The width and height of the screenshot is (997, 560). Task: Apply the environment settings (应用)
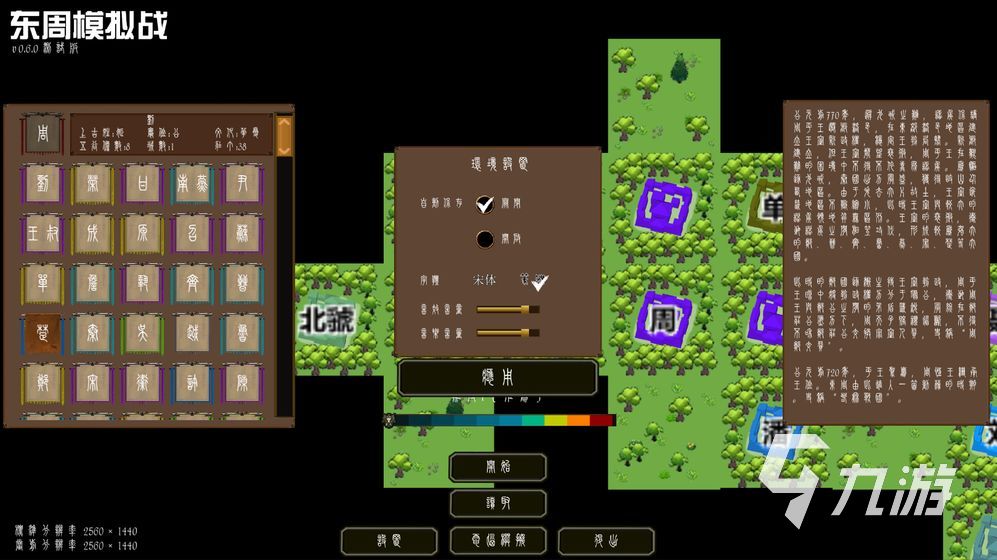[x=497, y=378]
